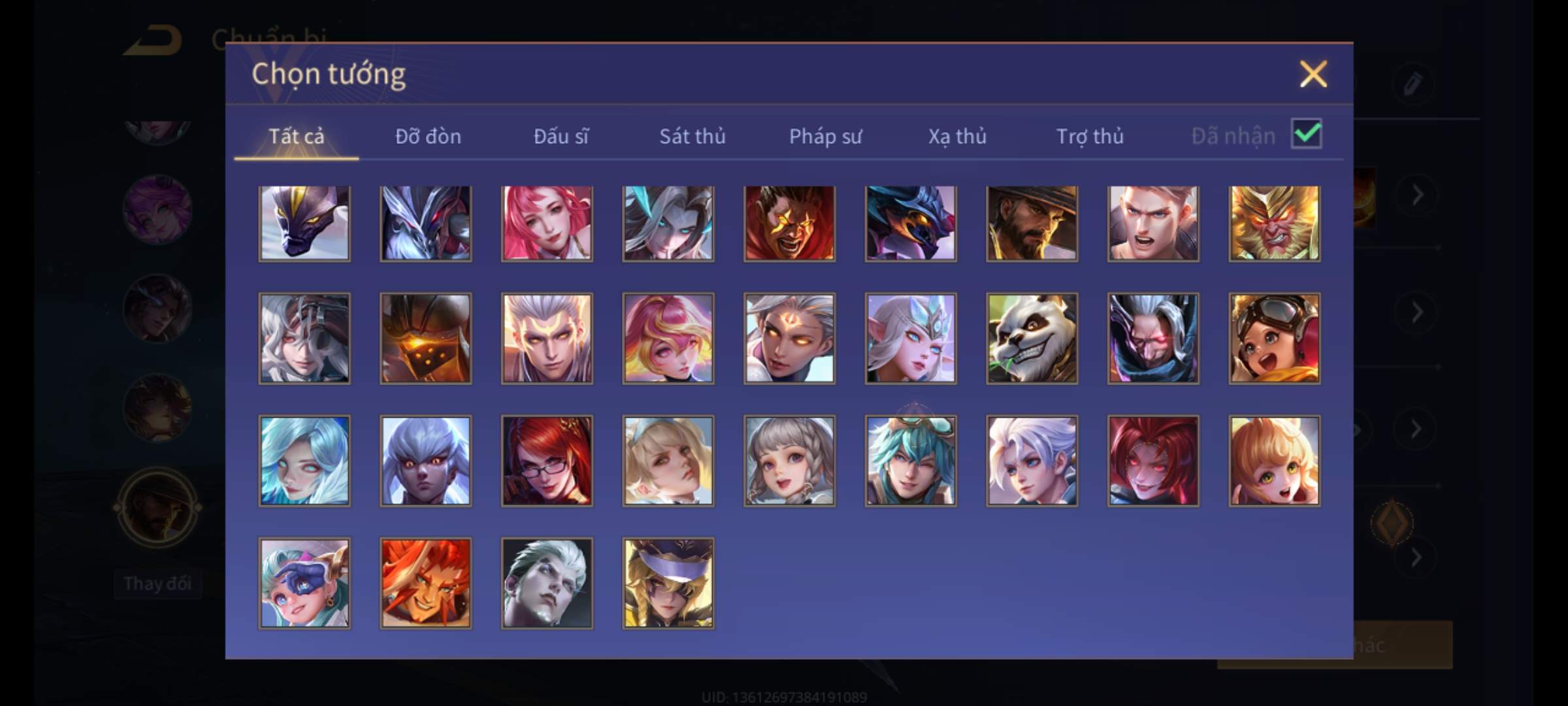Image resolution: width=1568 pixels, height=706 pixels.
Task: Choose the blonde hero with the officer cap
Action: click(x=668, y=582)
